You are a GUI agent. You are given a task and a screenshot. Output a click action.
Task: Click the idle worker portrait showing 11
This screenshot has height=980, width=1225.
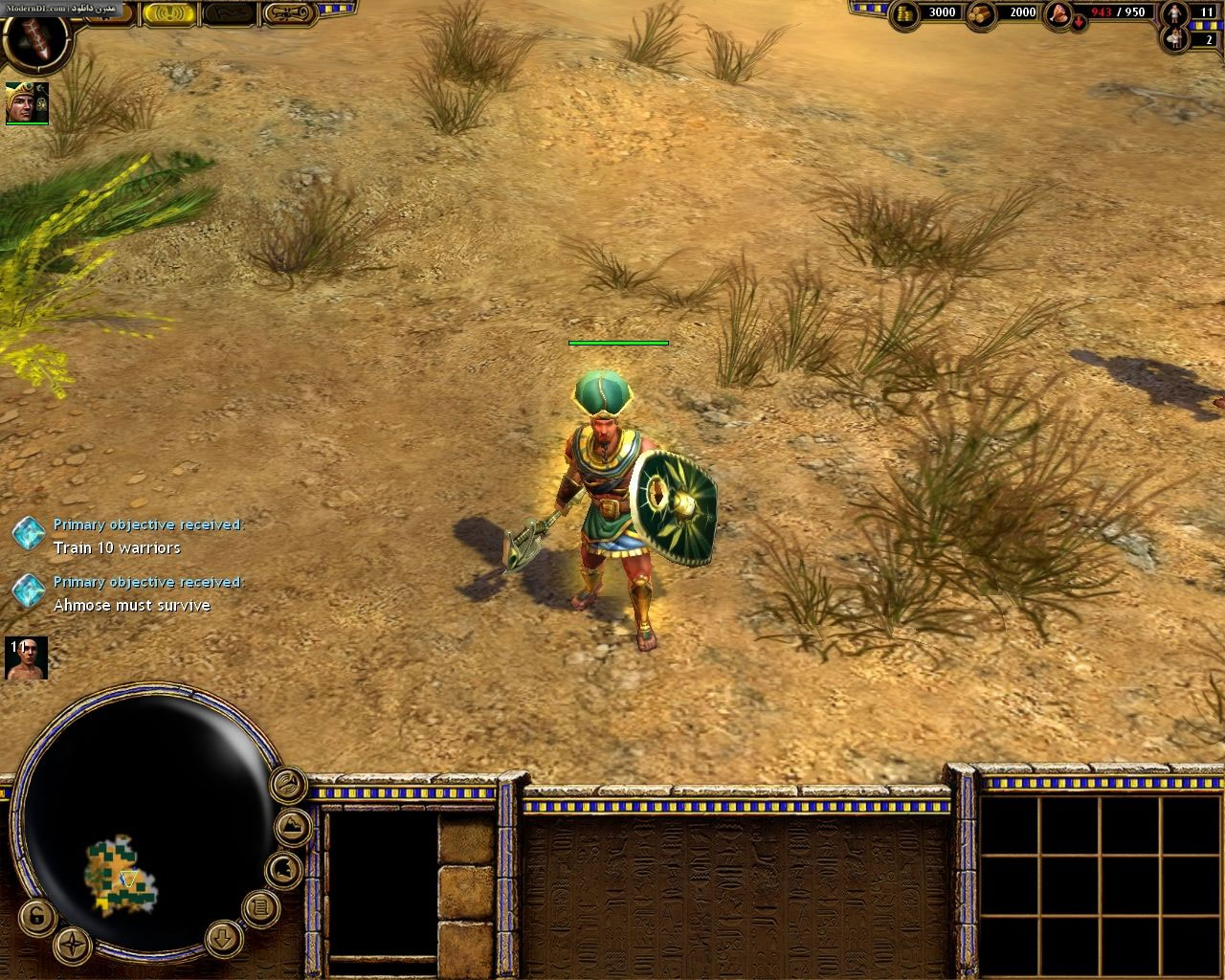[x=26, y=658]
